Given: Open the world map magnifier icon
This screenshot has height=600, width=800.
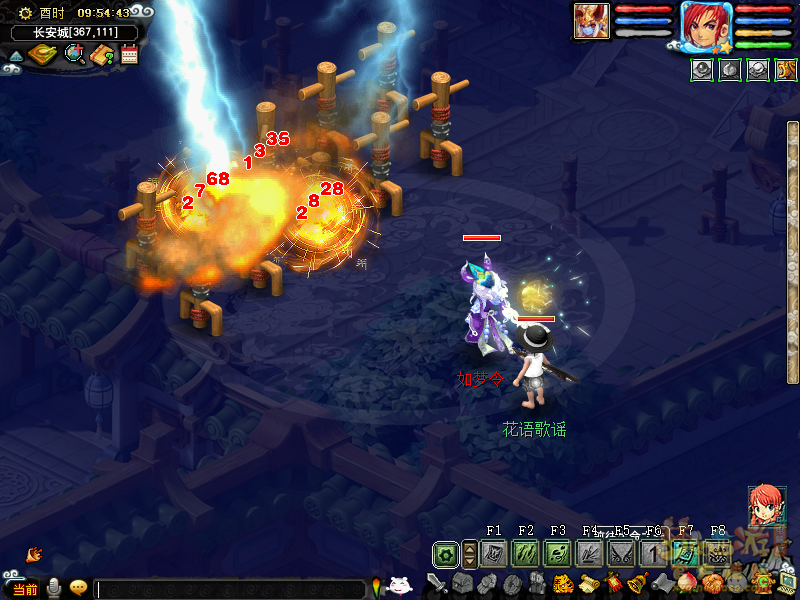Looking at the screenshot, I should pyautogui.click(x=74, y=54).
